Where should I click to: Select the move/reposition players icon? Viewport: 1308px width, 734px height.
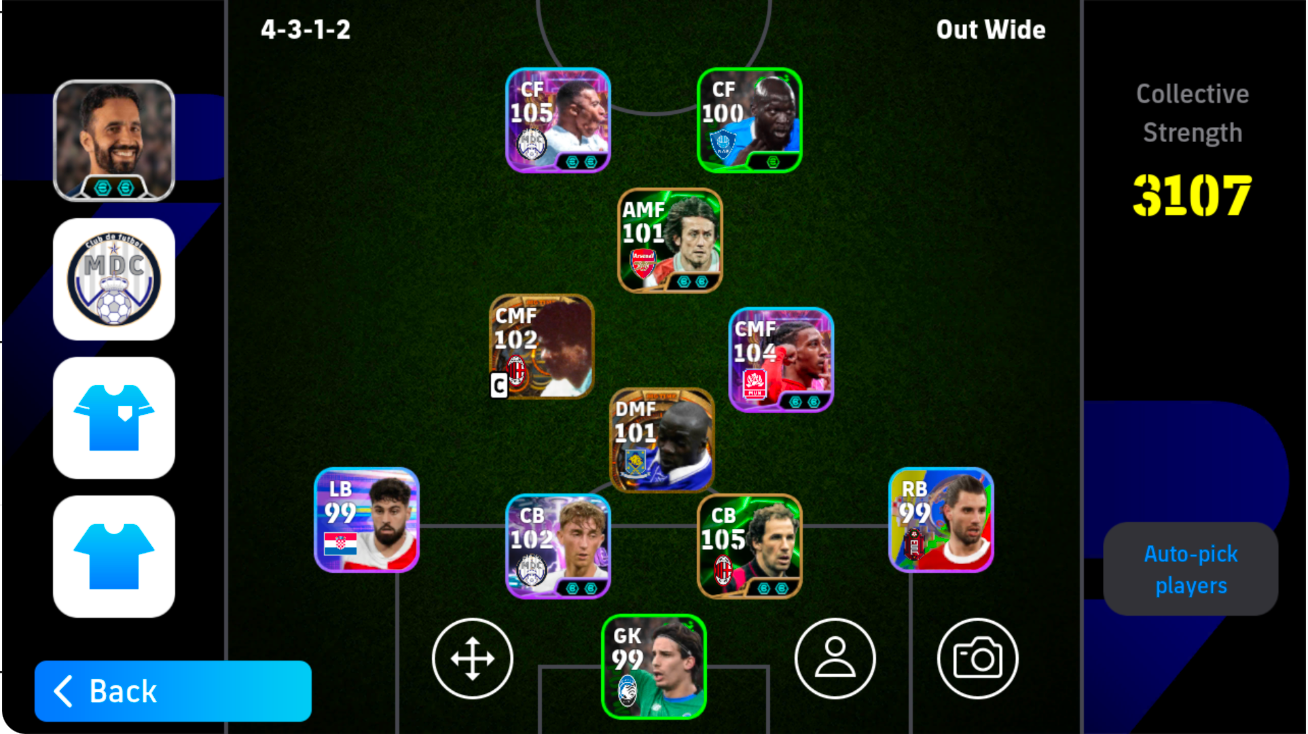(x=472, y=658)
